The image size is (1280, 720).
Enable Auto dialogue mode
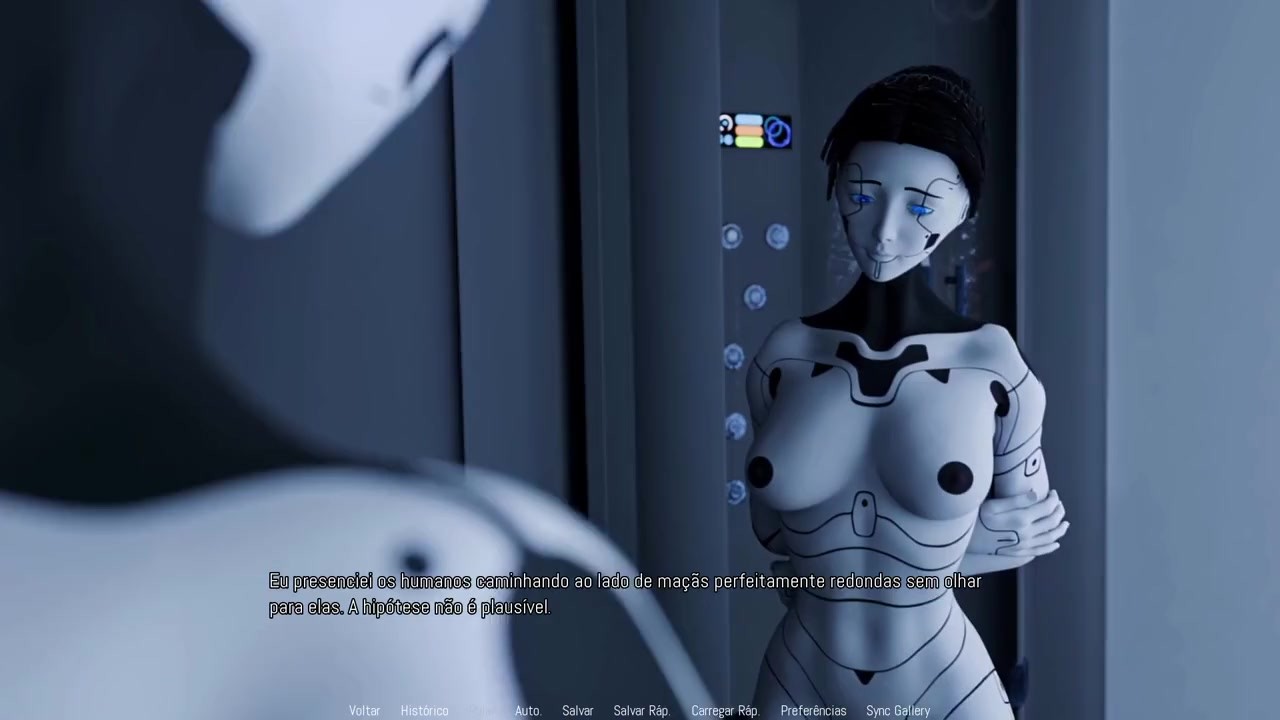click(527, 710)
